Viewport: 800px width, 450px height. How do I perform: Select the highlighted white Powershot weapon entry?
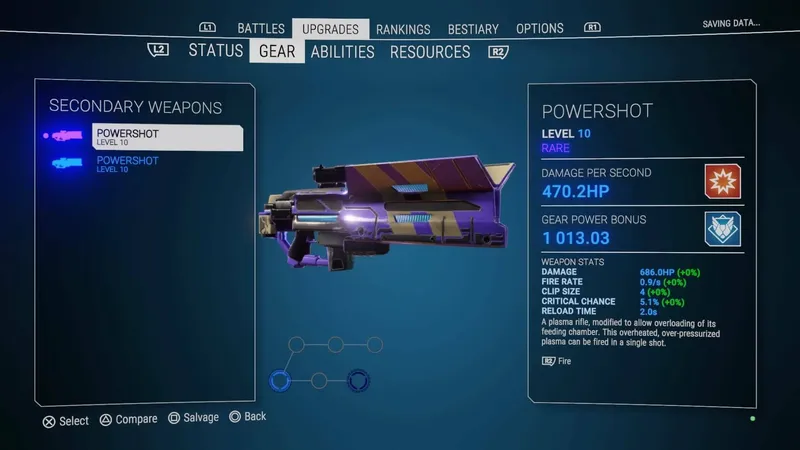tap(166, 137)
